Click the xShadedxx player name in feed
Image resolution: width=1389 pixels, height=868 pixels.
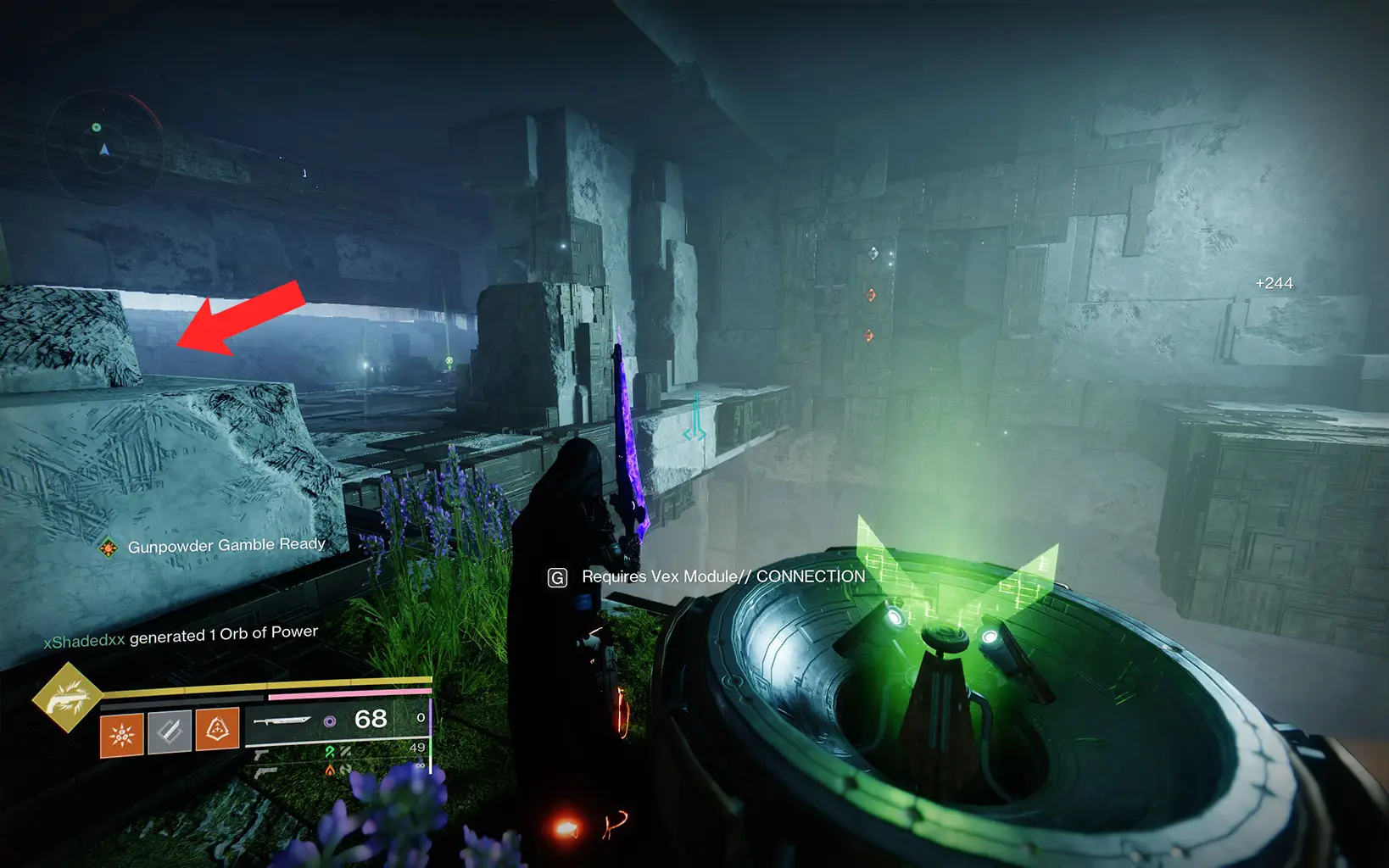pos(84,642)
